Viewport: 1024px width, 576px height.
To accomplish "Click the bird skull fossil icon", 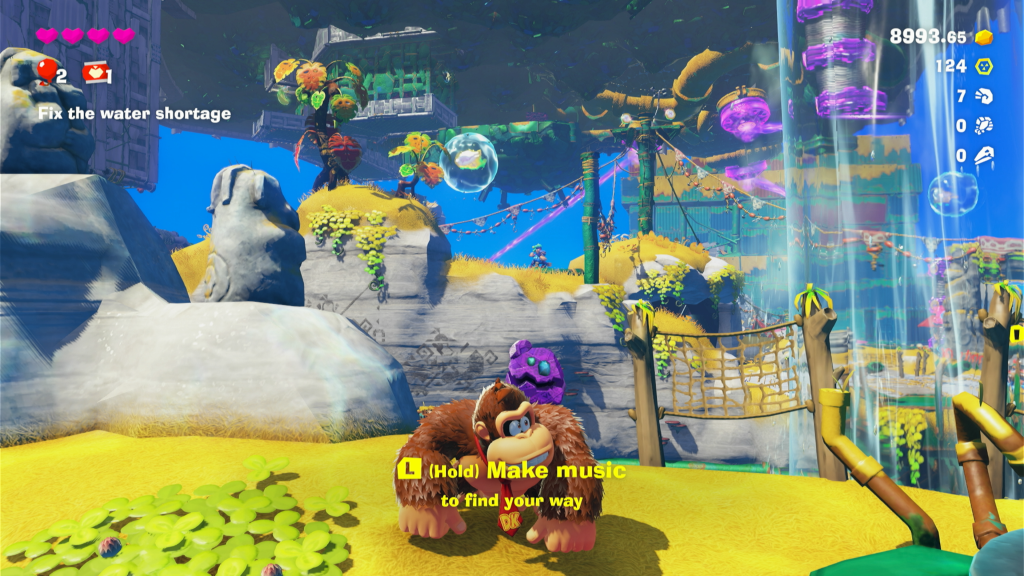I will (x=984, y=155).
